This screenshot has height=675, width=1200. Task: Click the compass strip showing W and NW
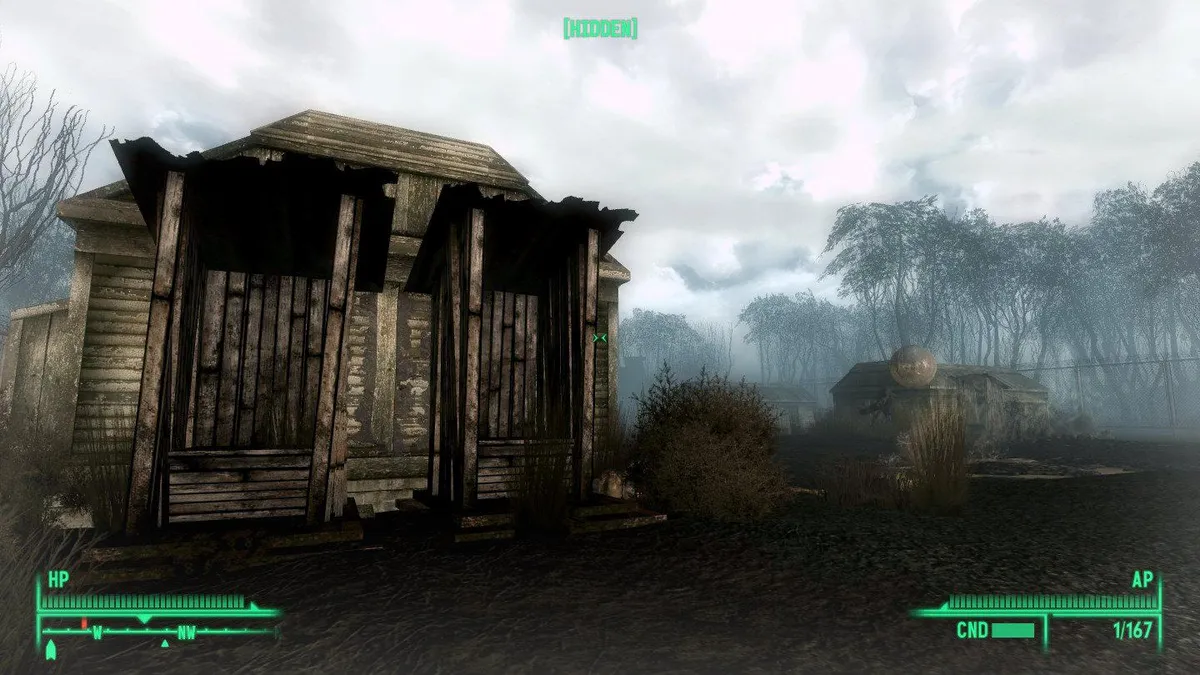point(158,631)
